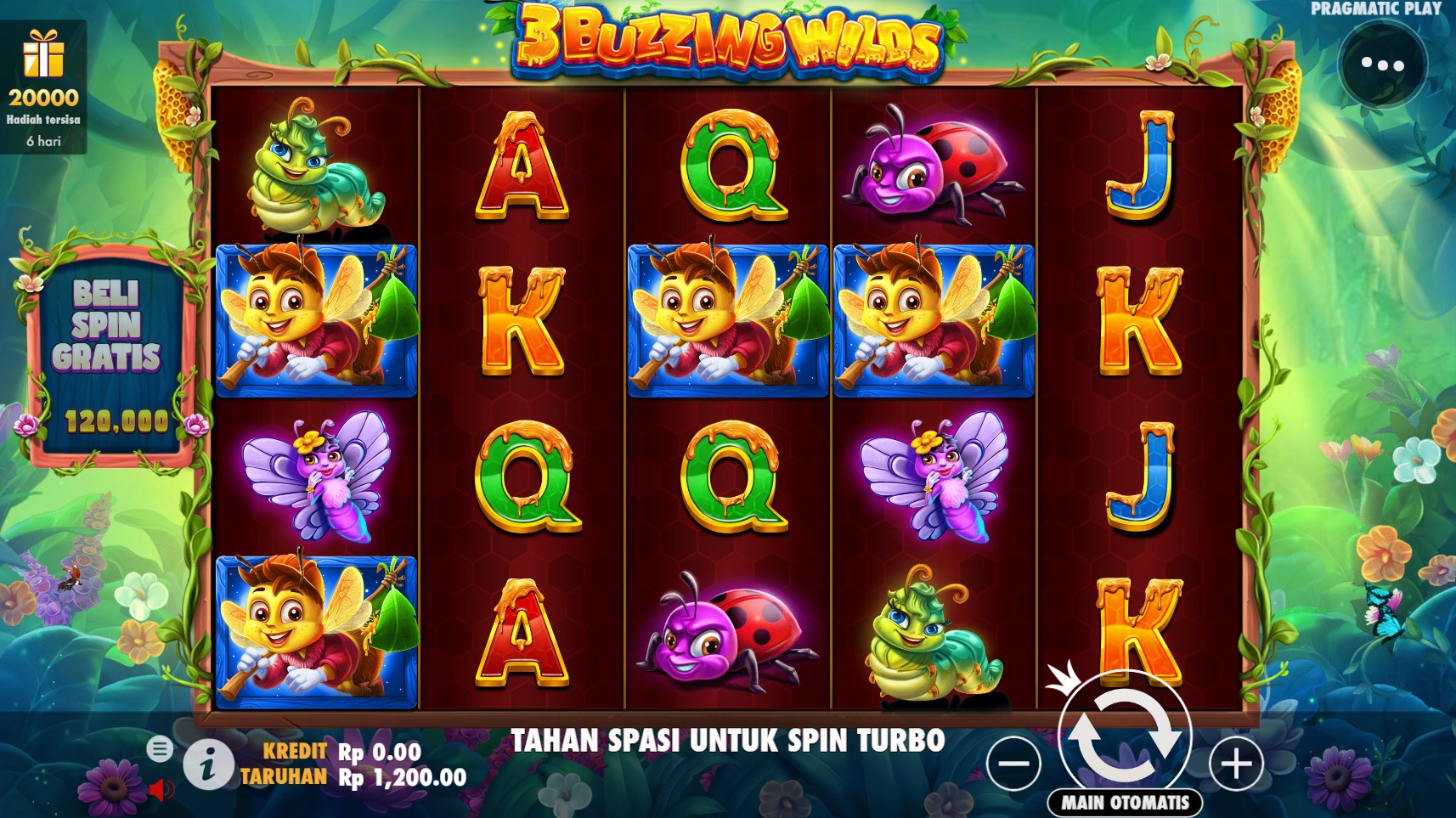This screenshot has height=818, width=1456.
Task: Open the three-dot options menu
Action: (x=1382, y=65)
